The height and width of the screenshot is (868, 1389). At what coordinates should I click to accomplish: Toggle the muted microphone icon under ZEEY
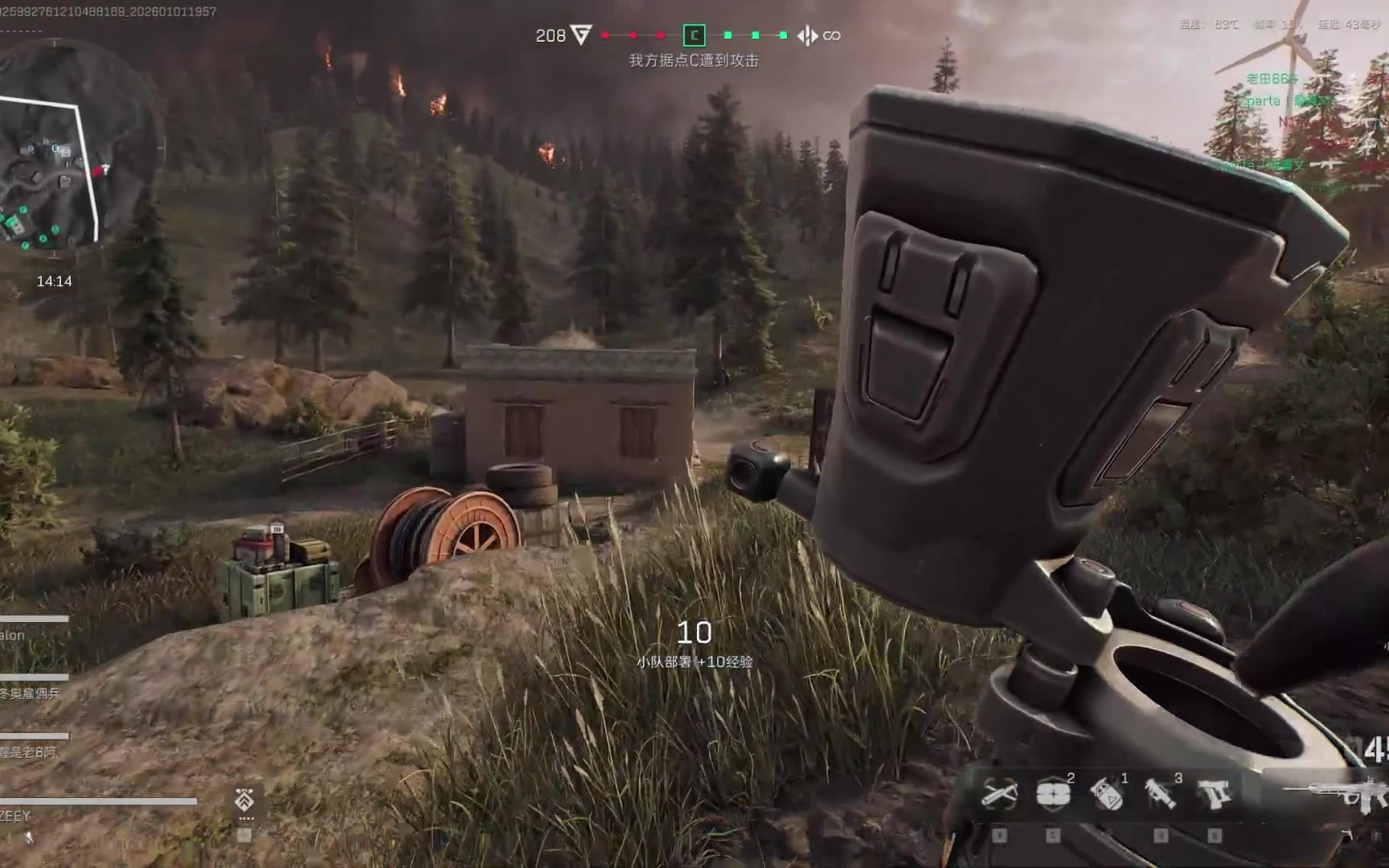click(30, 837)
